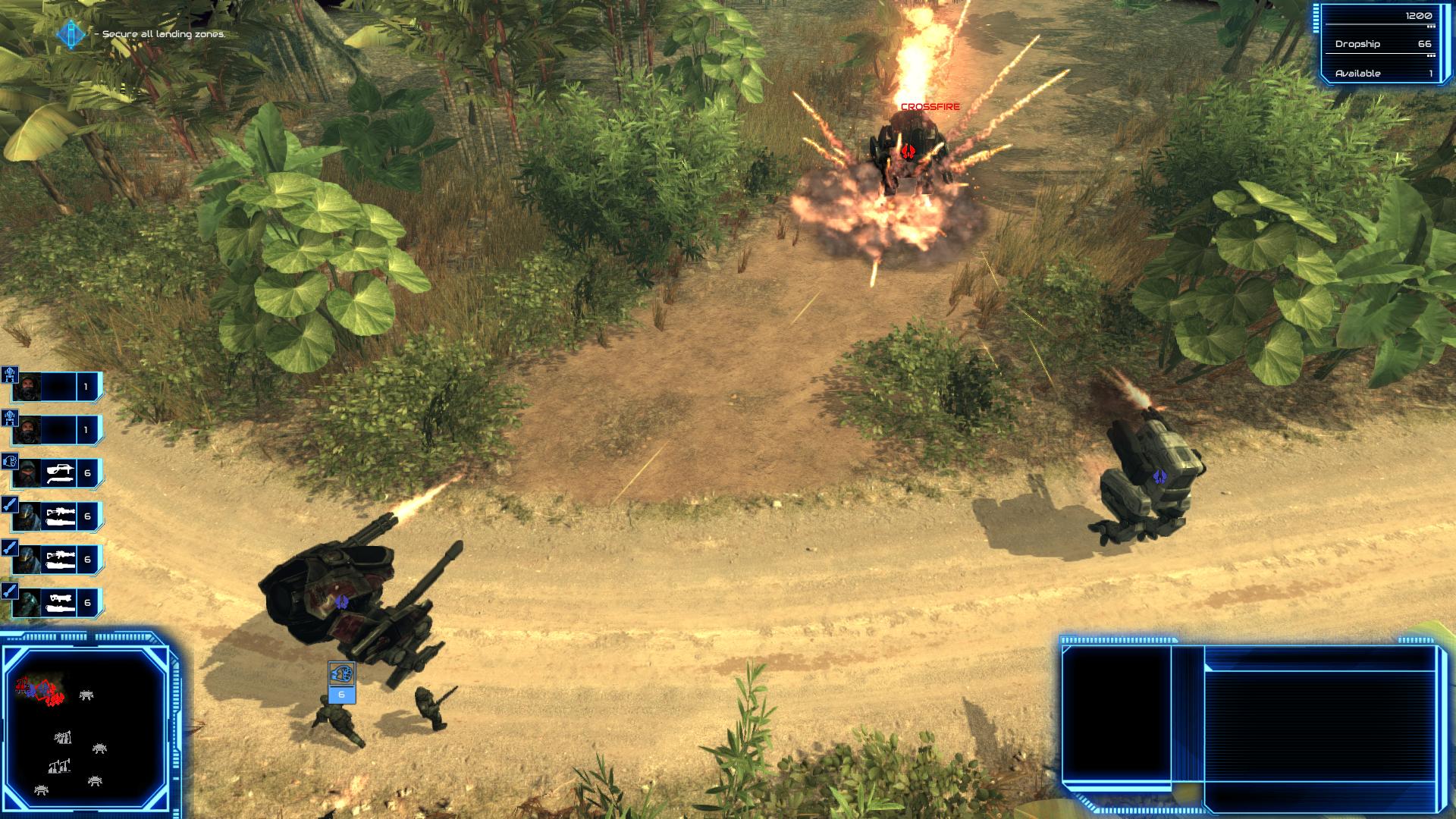Click the Secure all landing zones objective text
1456x819 pixels.
click(x=159, y=34)
